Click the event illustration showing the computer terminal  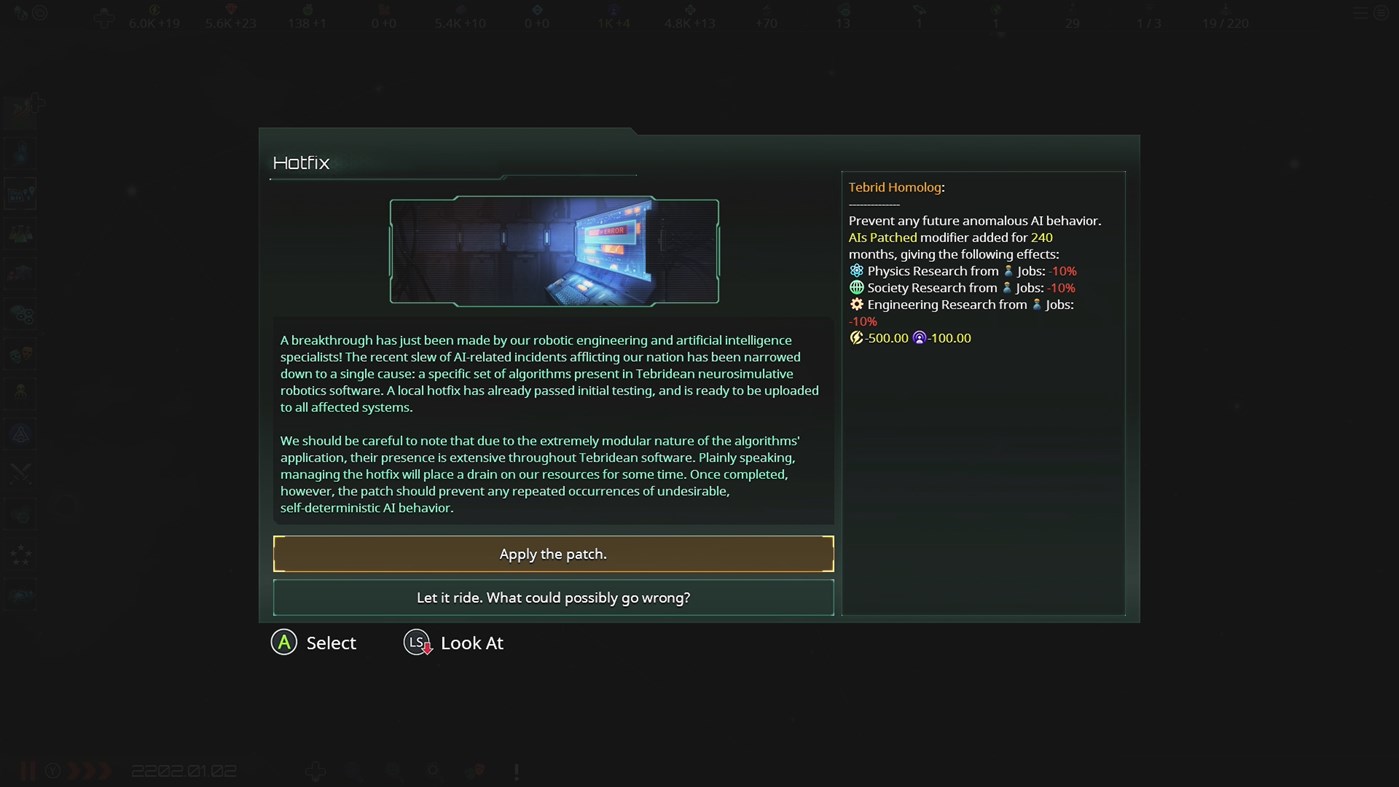553,251
